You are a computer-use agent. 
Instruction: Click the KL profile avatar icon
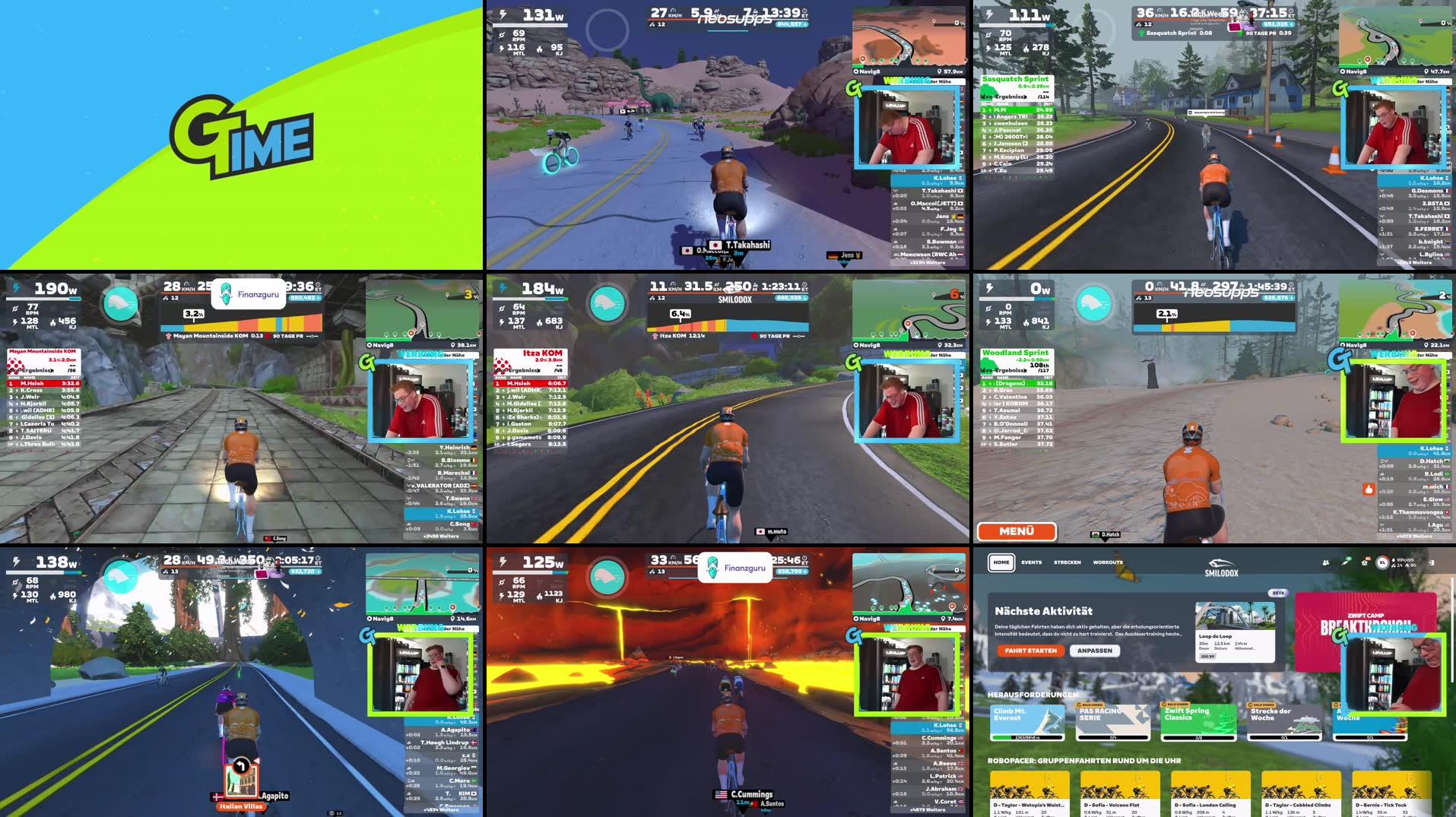1382,563
